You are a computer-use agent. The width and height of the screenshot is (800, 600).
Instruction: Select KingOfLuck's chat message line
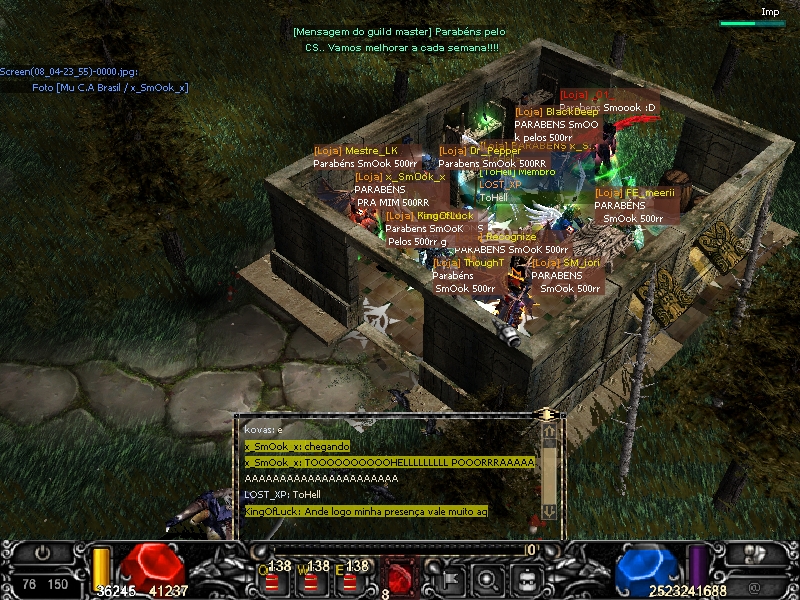366,511
